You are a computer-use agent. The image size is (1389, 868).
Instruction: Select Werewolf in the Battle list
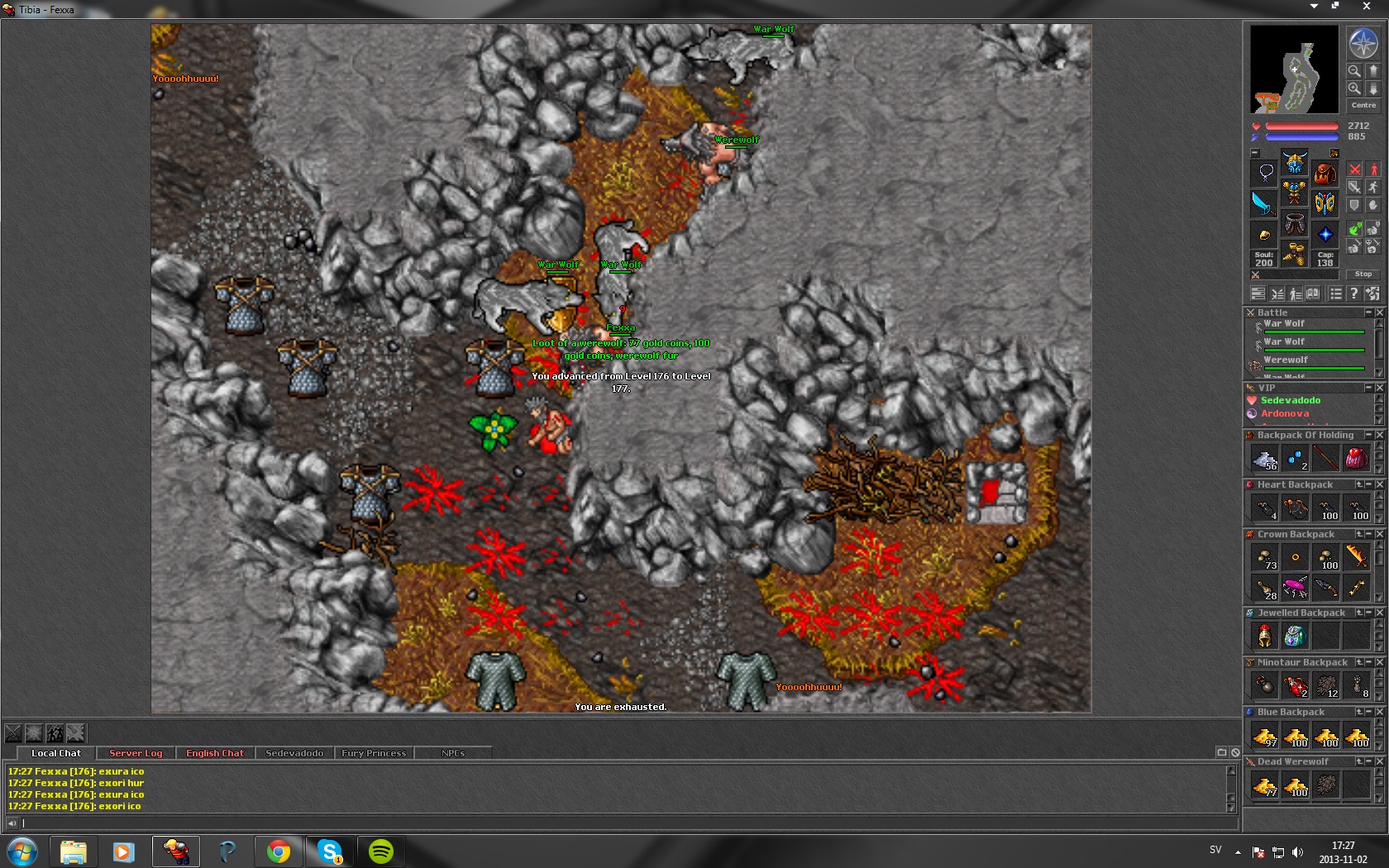[x=1286, y=360]
